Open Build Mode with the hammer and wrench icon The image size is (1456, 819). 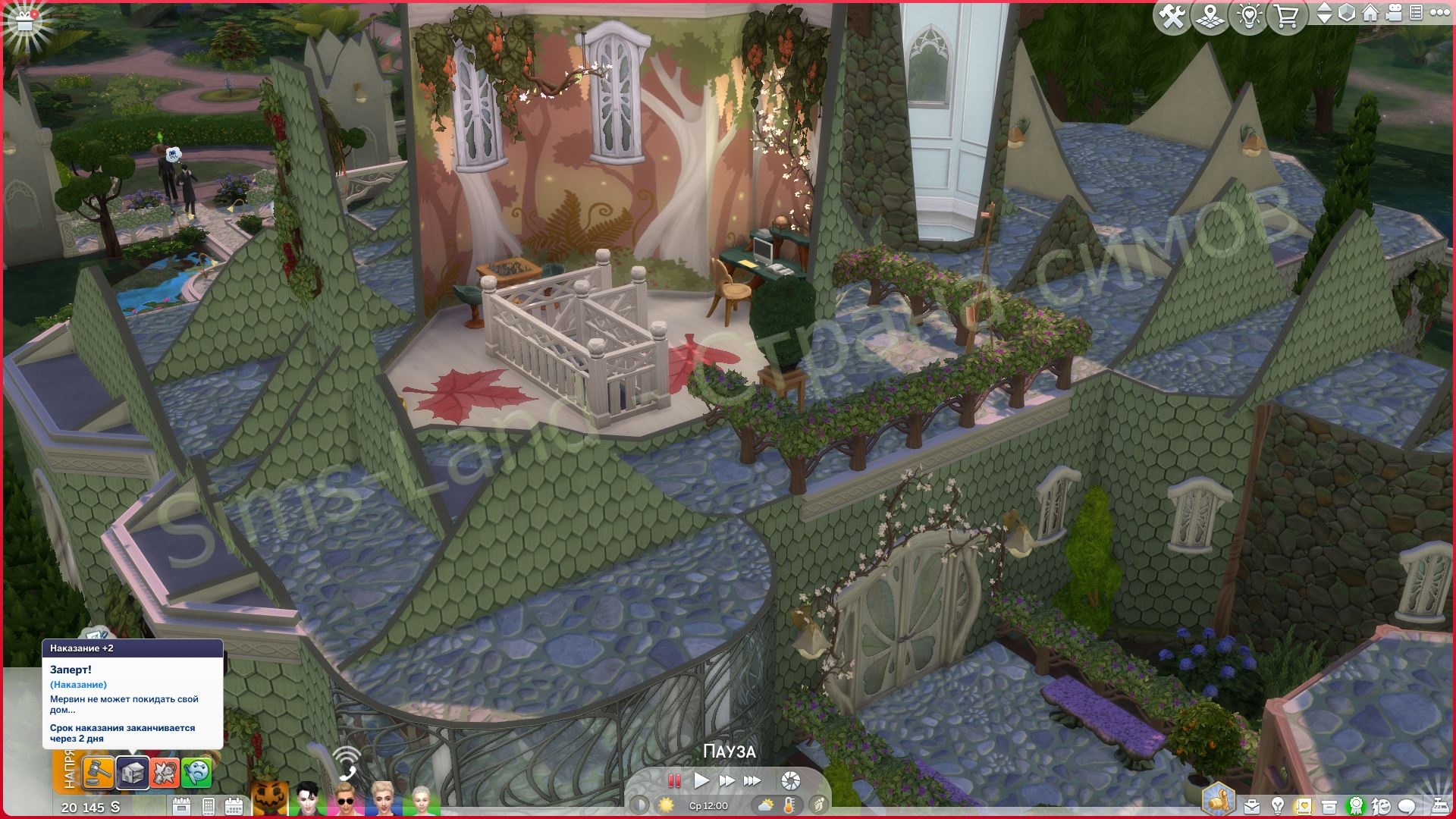(x=1171, y=17)
